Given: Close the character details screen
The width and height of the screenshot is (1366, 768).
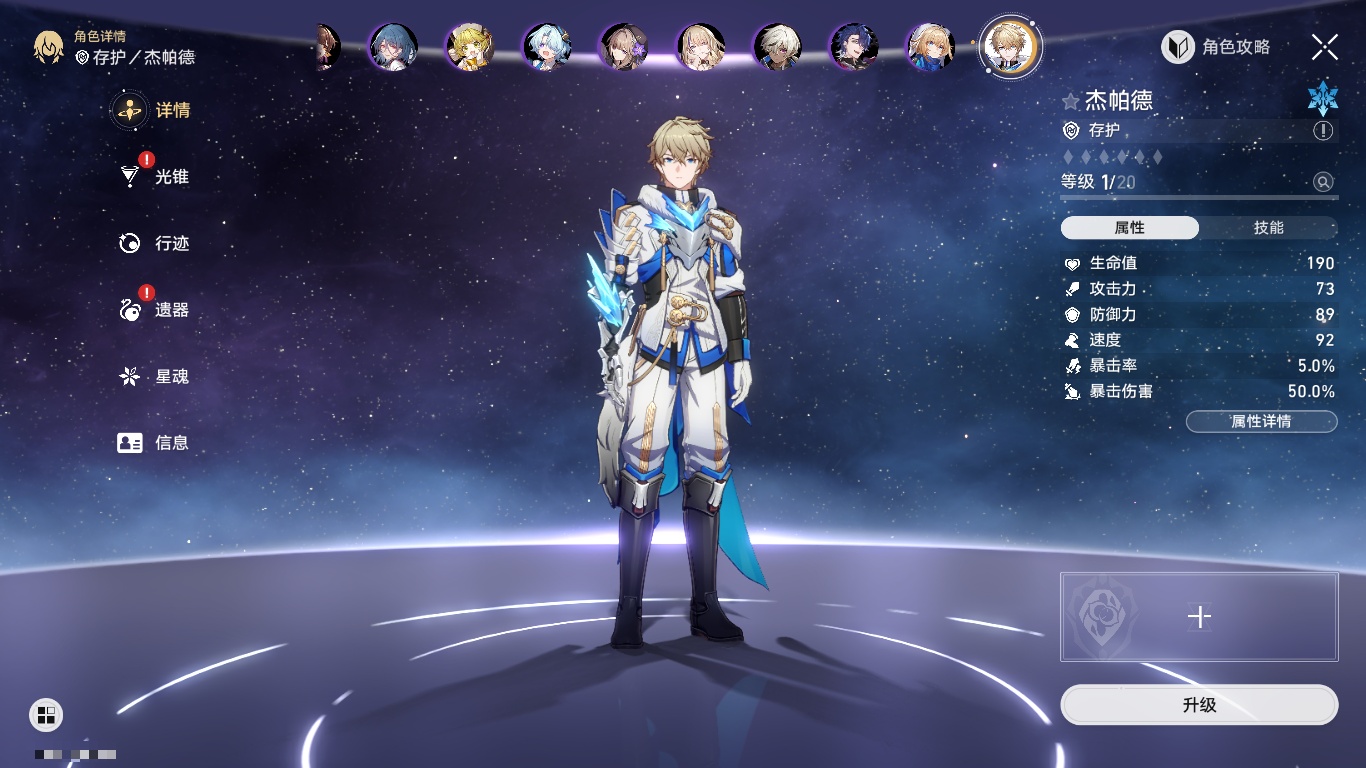Looking at the screenshot, I should [1325, 47].
